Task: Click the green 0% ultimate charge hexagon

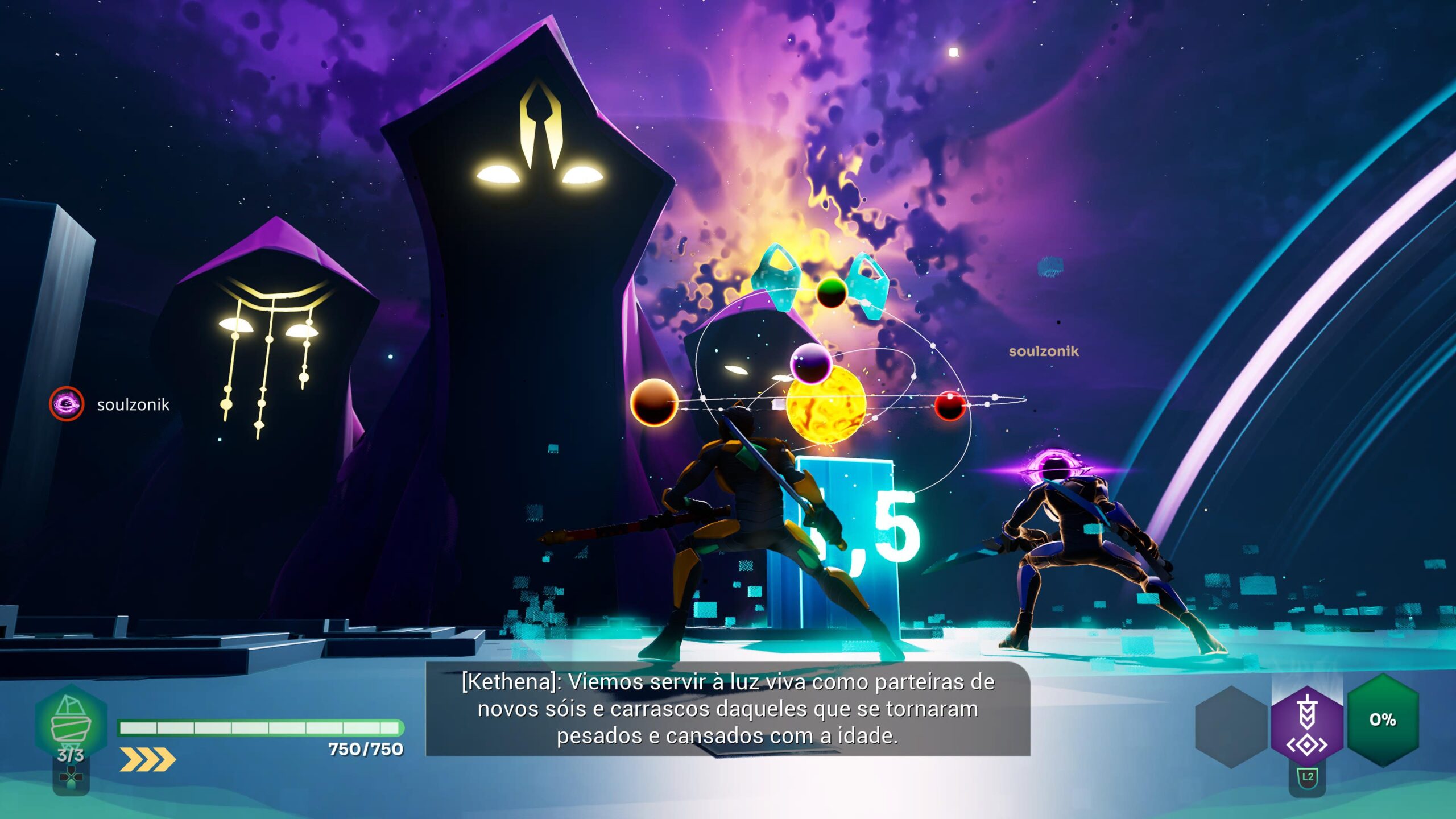Action: [1383, 720]
